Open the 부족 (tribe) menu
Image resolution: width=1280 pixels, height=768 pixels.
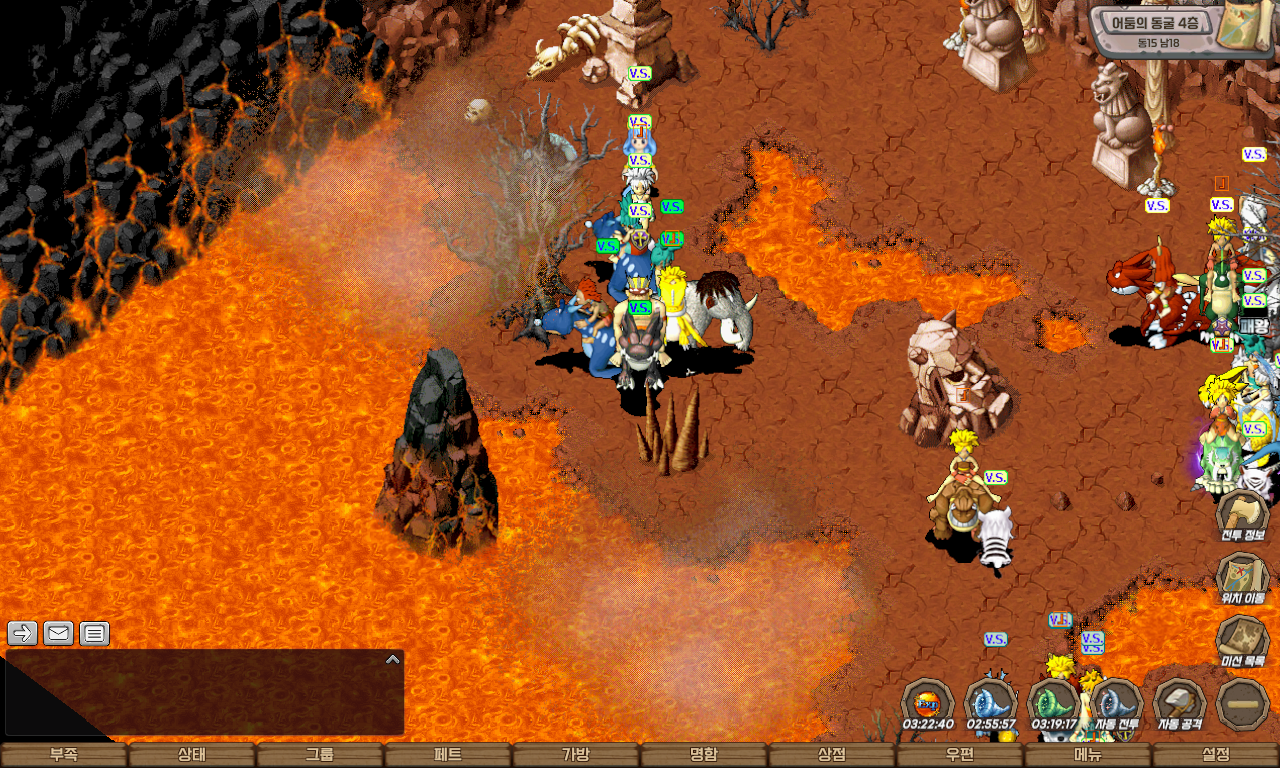click(x=64, y=755)
